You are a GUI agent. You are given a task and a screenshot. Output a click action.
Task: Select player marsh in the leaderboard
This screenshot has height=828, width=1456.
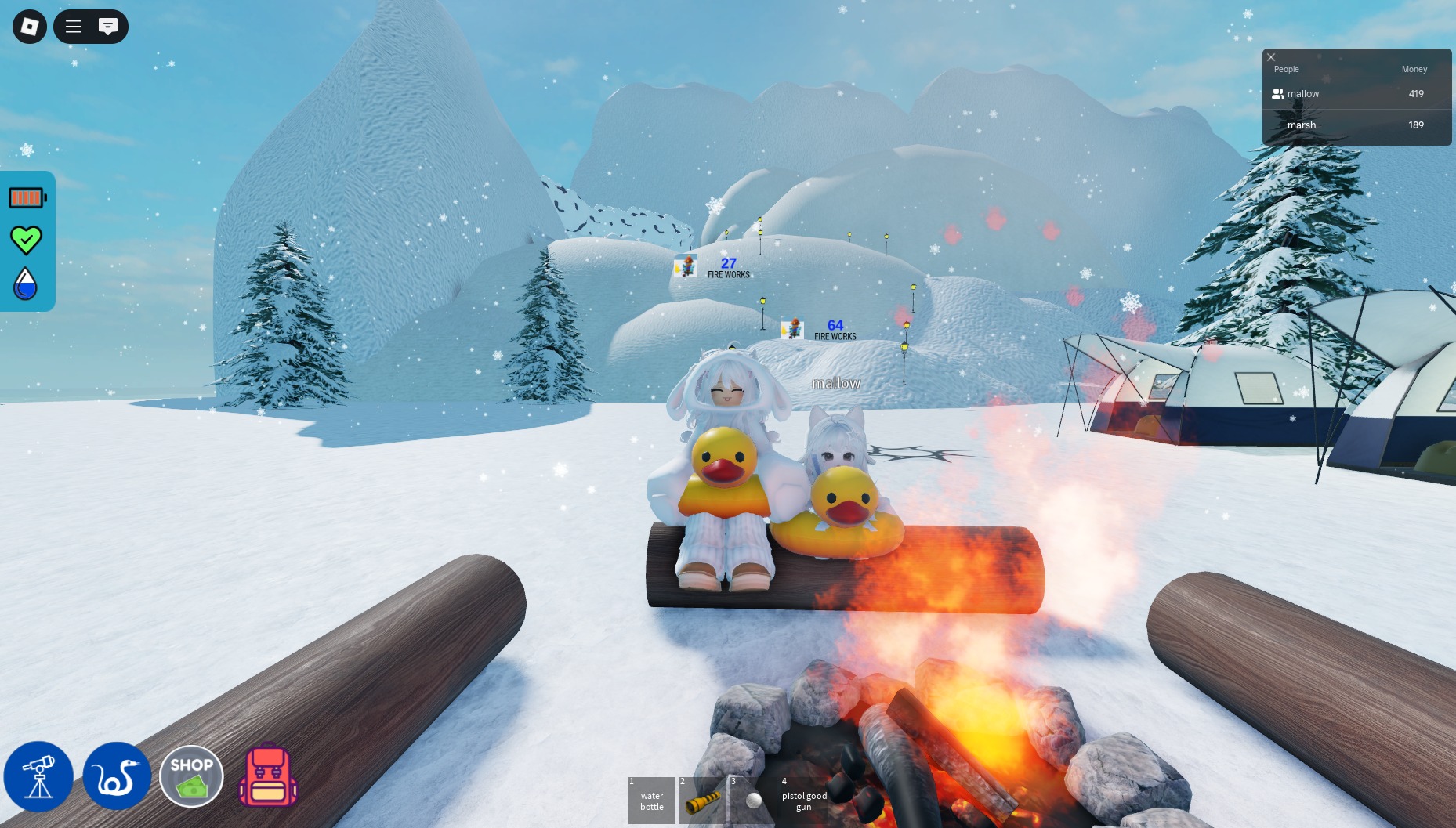tap(1301, 125)
